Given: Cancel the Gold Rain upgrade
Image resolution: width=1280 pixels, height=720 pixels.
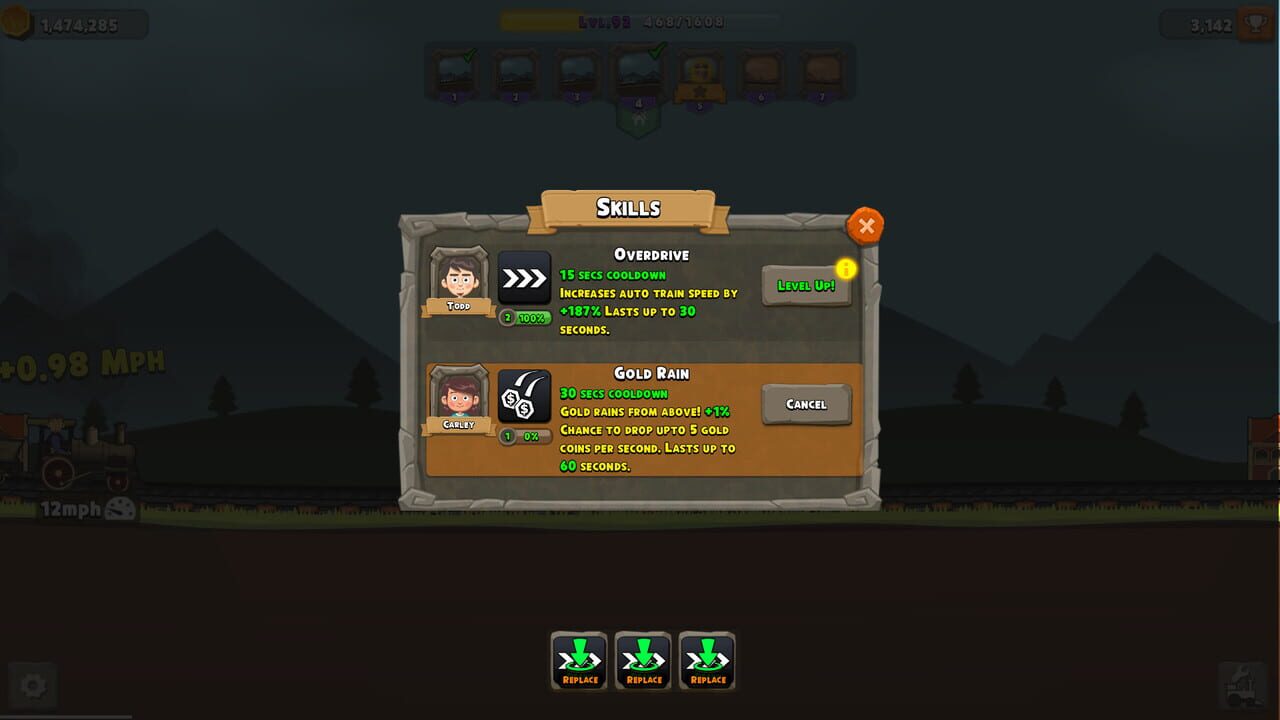Looking at the screenshot, I should coord(806,404).
